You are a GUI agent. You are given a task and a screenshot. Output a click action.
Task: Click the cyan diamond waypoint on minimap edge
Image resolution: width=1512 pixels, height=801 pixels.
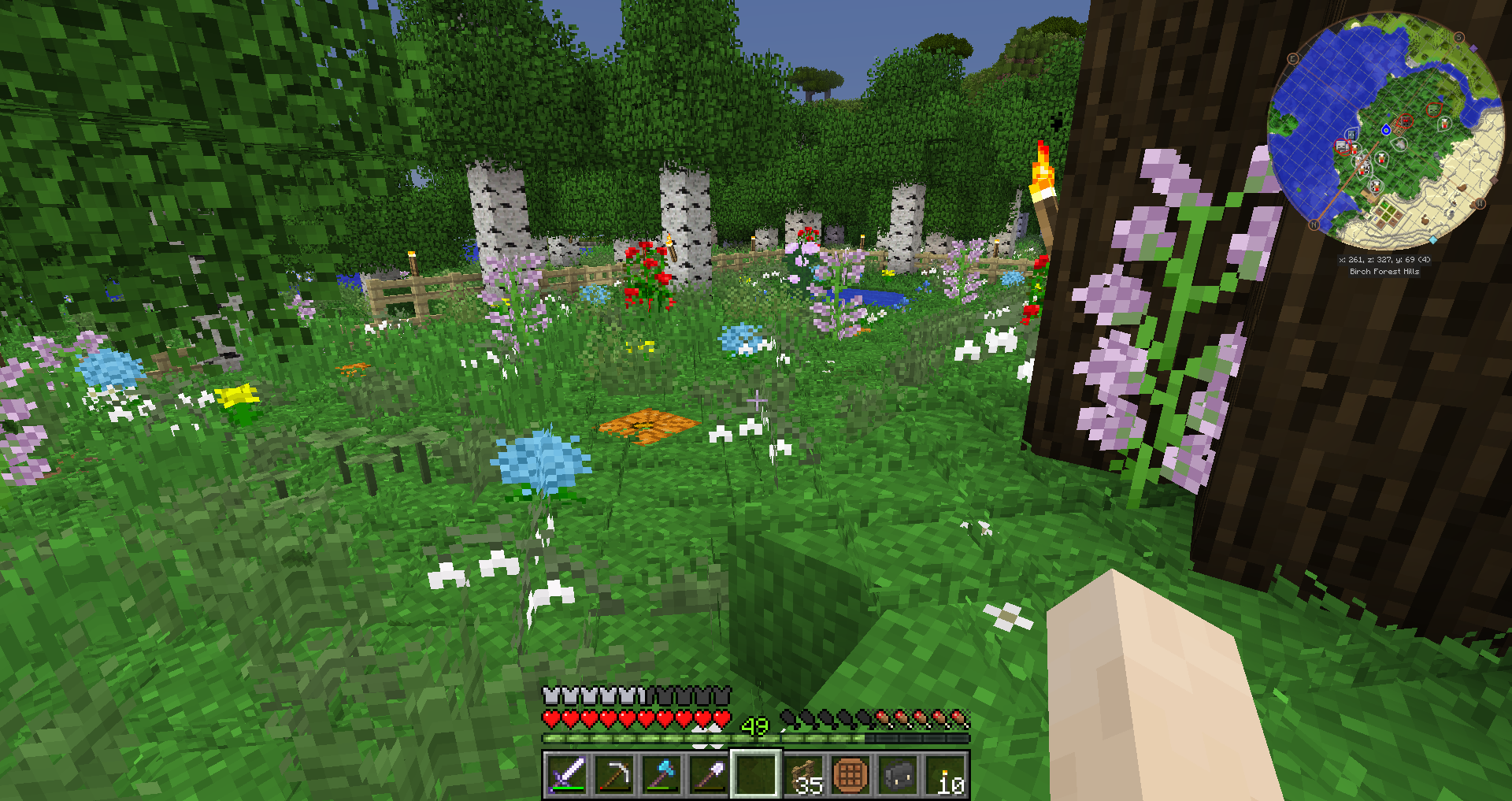[x=1432, y=239]
